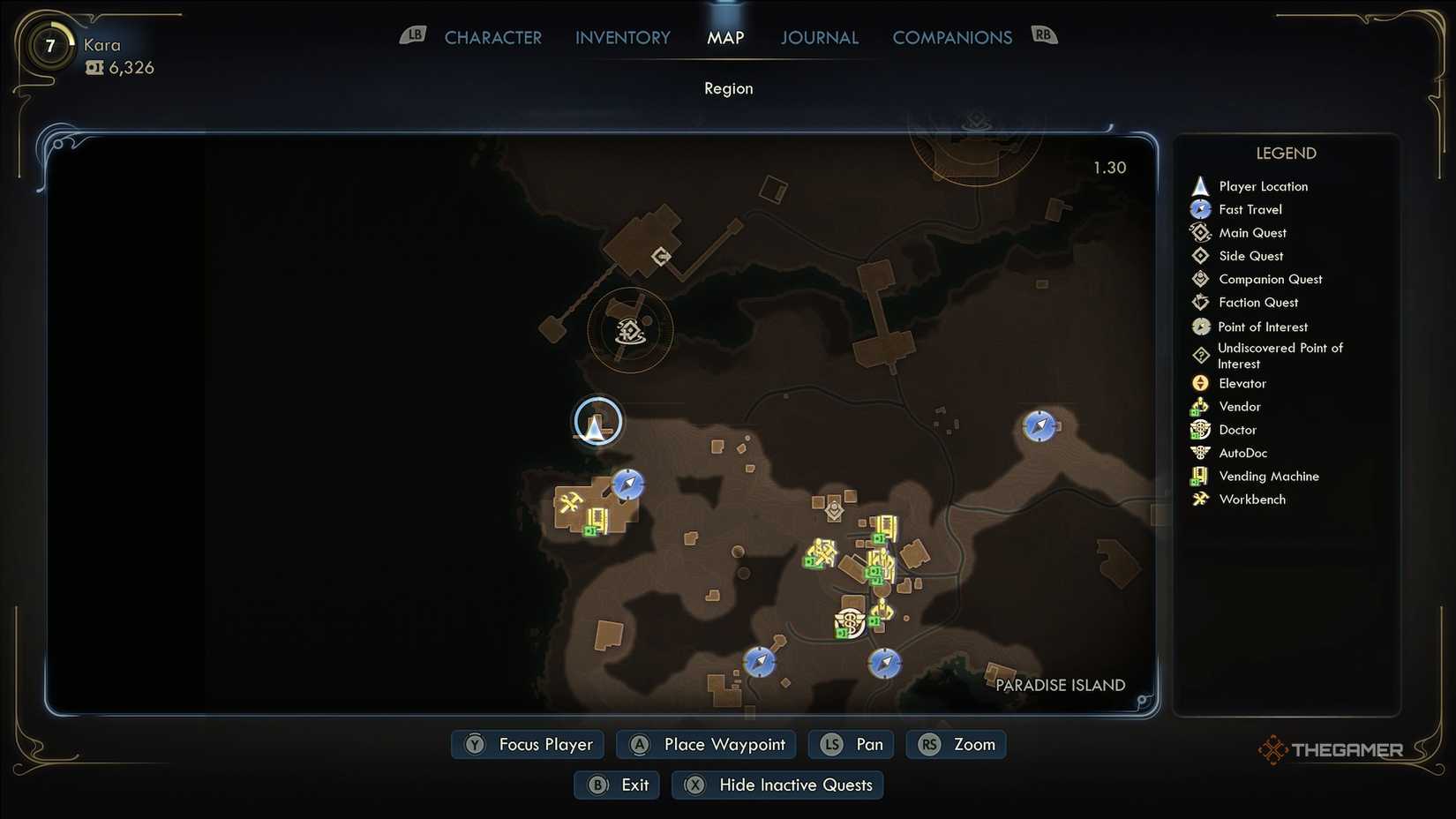Viewport: 1456px width, 819px height.
Task: Select the Vendor icon in the legend
Action: coord(1200,406)
